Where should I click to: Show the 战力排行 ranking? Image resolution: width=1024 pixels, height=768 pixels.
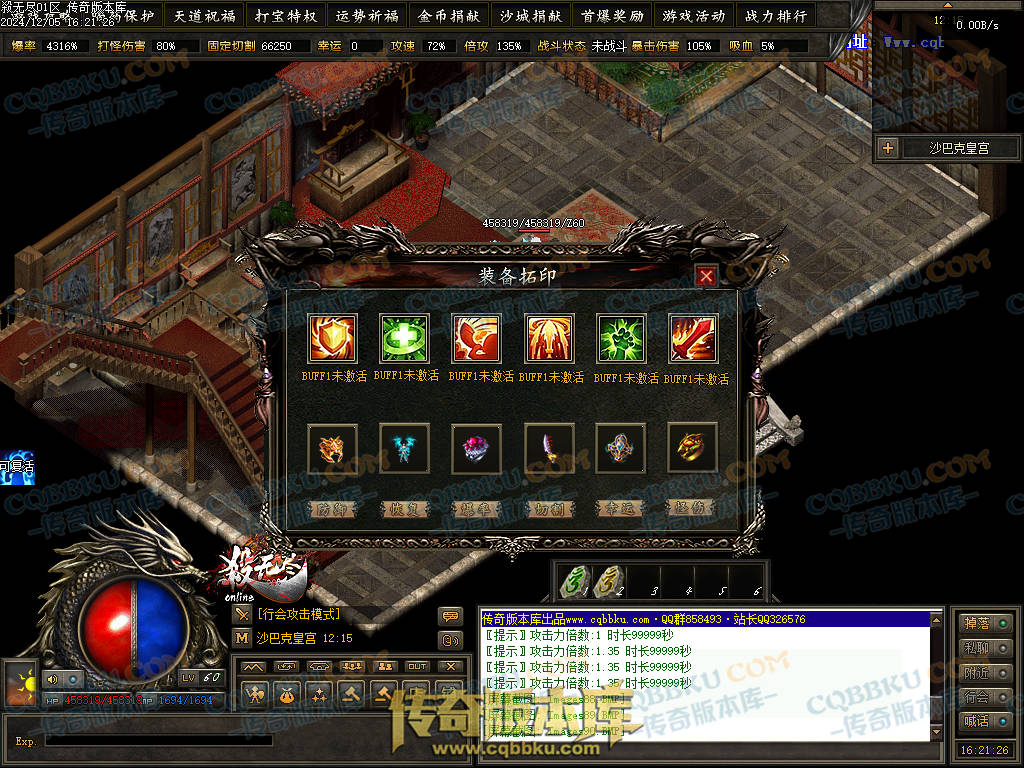coord(776,15)
